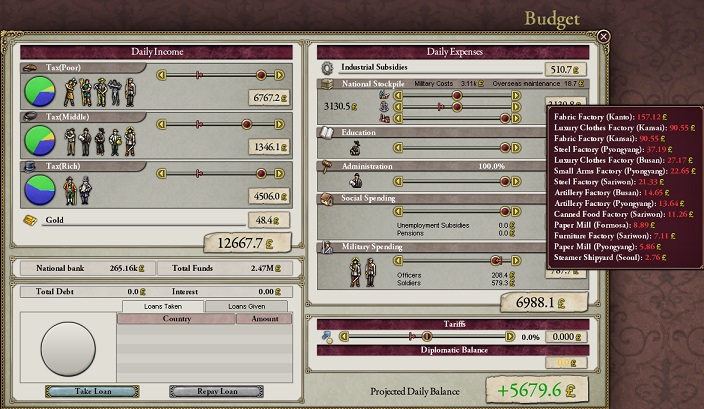Change the Administration spending slider
The width and height of the screenshot is (704, 409).
[506, 181]
